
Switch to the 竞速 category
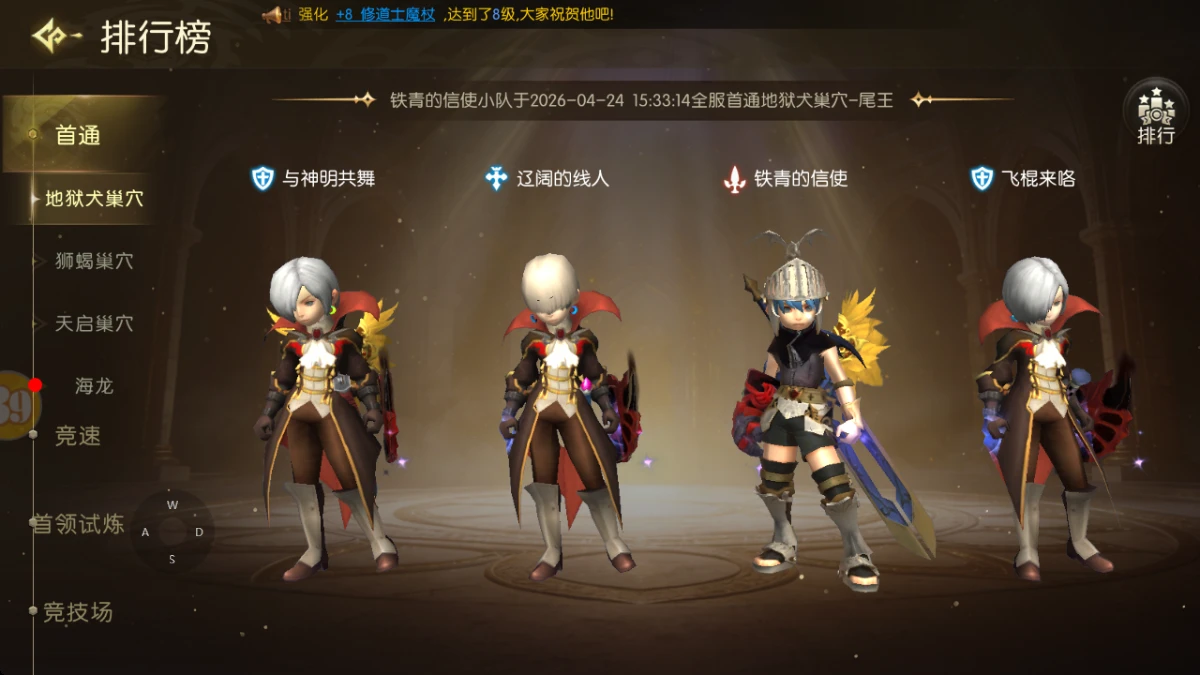coord(78,436)
